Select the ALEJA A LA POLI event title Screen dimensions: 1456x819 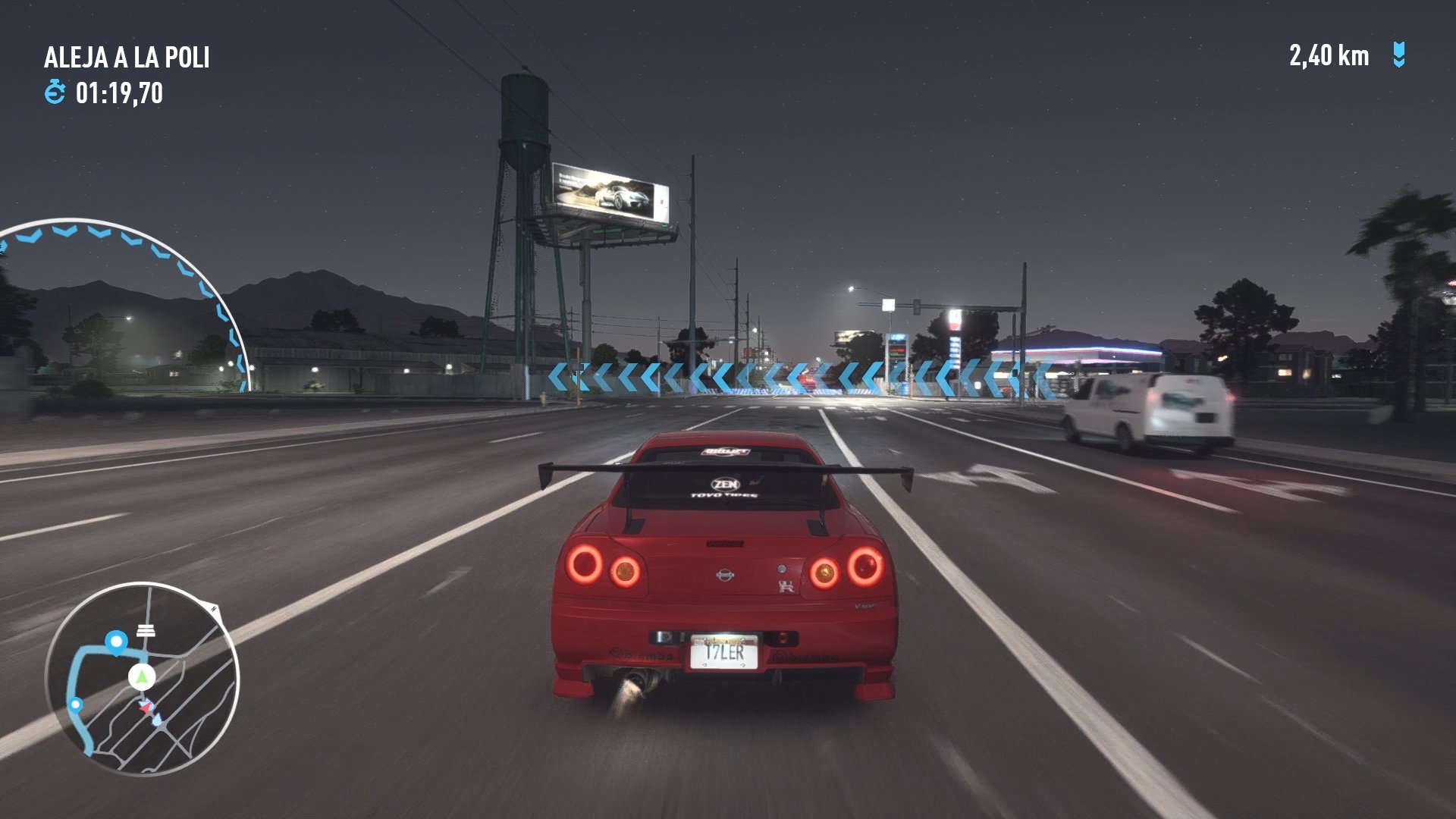[x=129, y=56]
